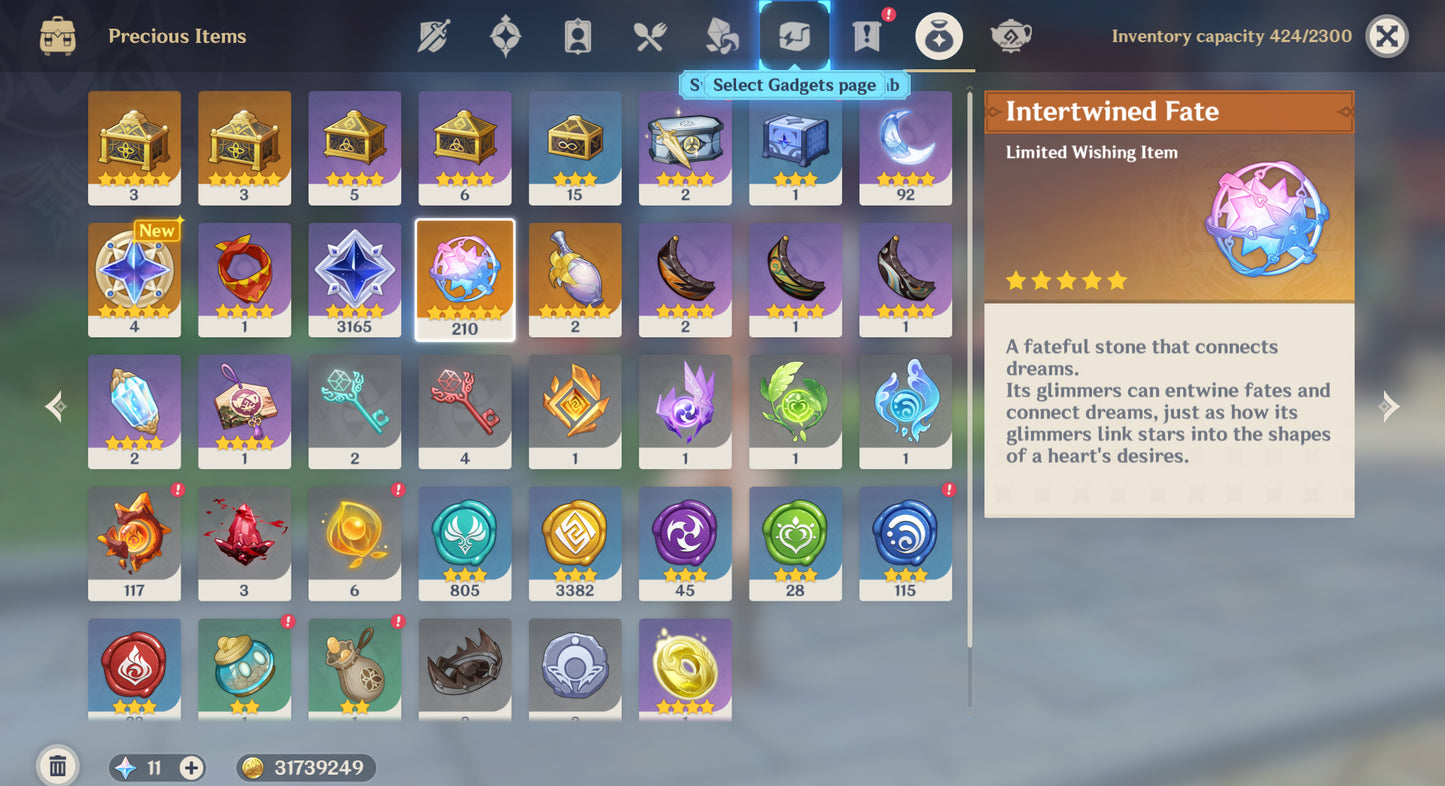Click the scrollbar beside the item grid
The height and width of the screenshot is (786, 1445).
click(x=967, y=400)
